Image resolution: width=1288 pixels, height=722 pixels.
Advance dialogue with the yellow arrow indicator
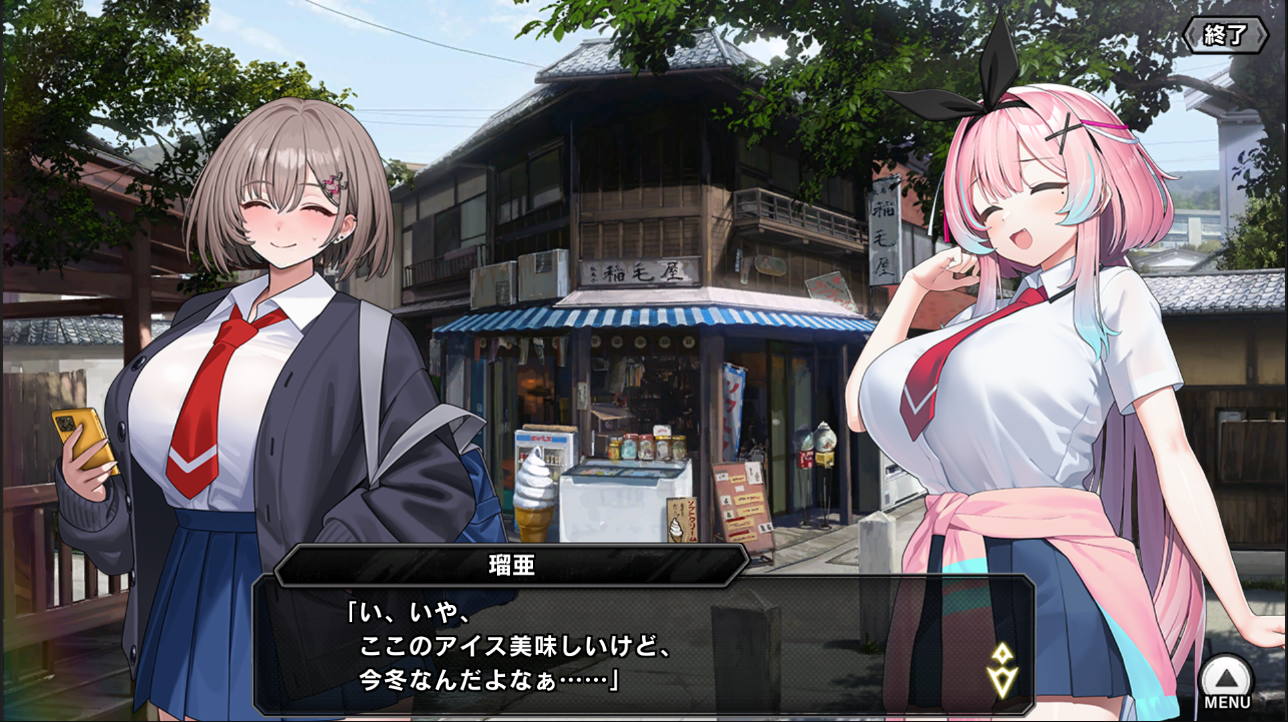(1003, 669)
